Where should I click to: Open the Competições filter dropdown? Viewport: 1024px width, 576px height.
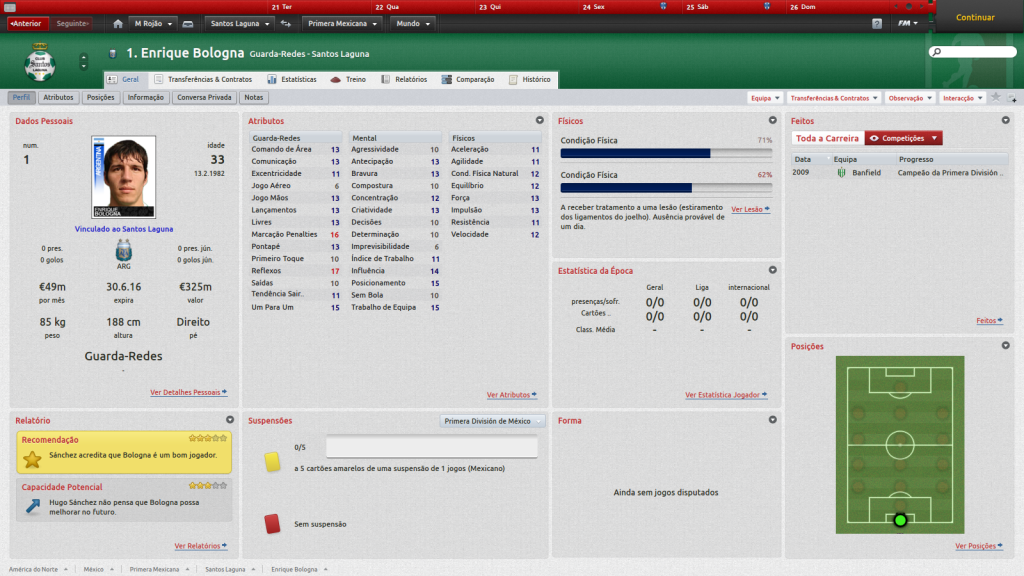click(904, 138)
